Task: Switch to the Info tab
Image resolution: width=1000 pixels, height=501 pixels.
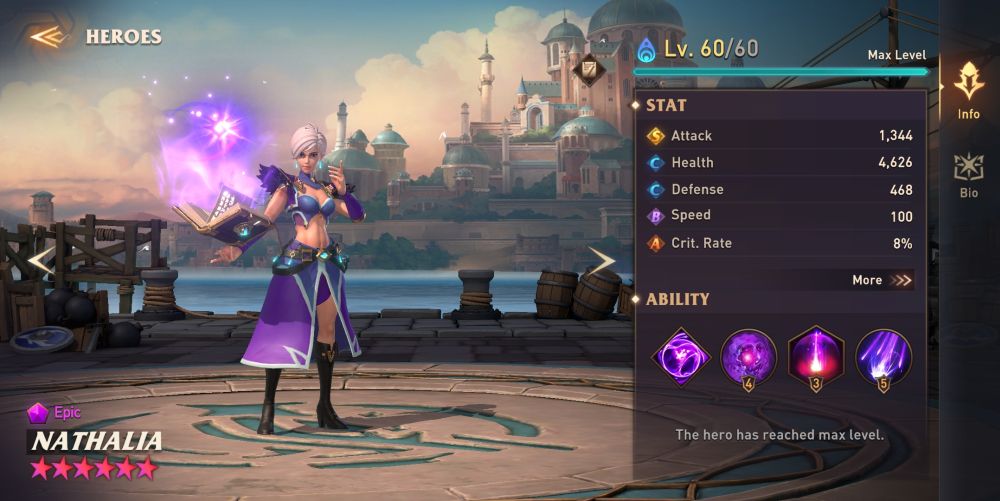Action: click(x=968, y=91)
